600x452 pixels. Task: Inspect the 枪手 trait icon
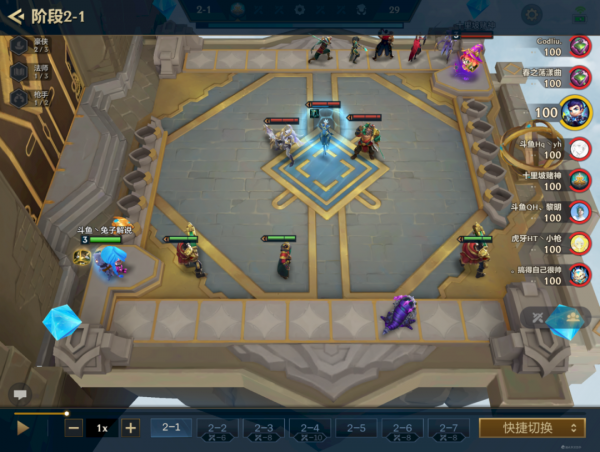pos(20,99)
